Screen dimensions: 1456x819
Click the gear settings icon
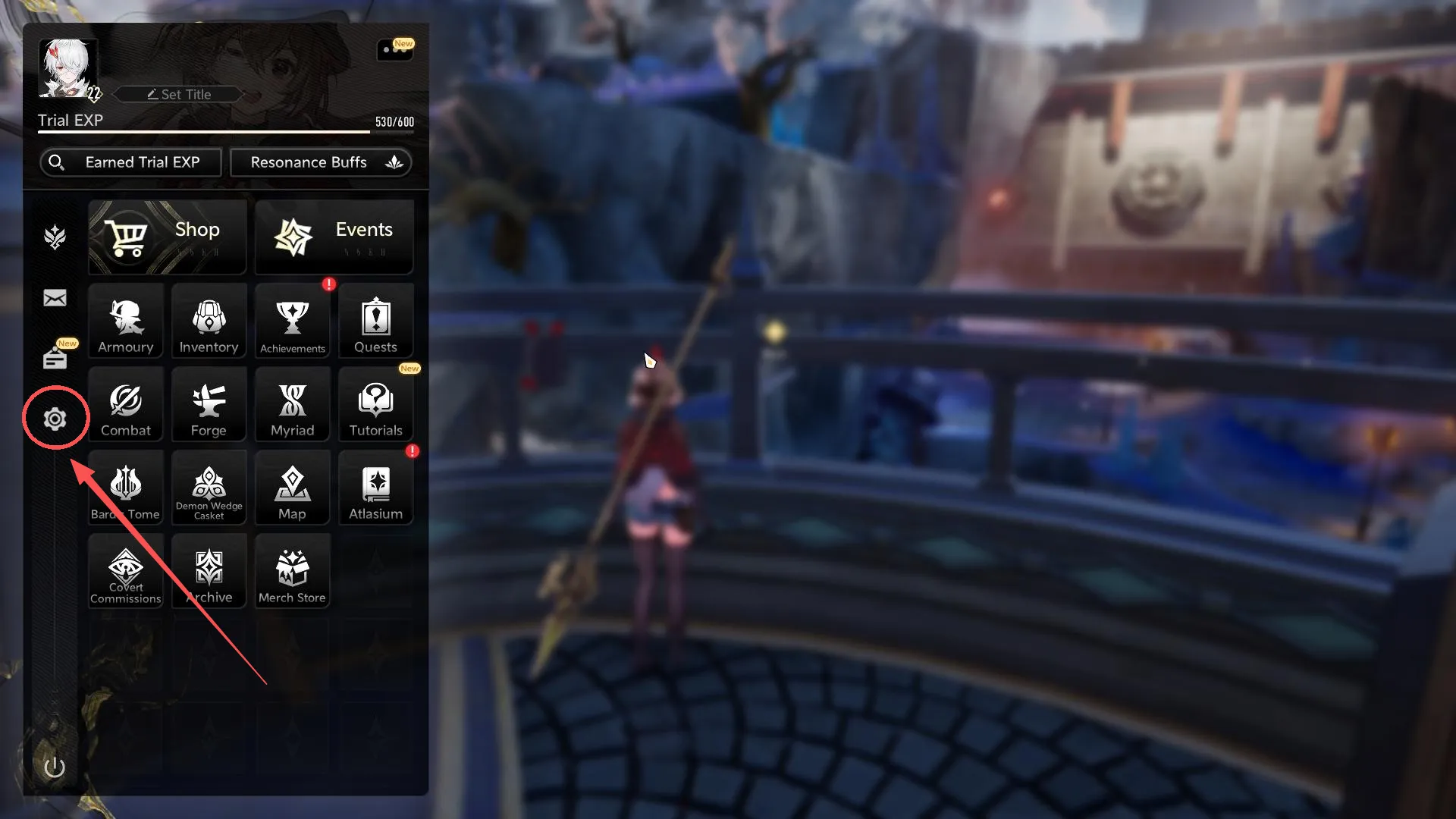(55, 419)
